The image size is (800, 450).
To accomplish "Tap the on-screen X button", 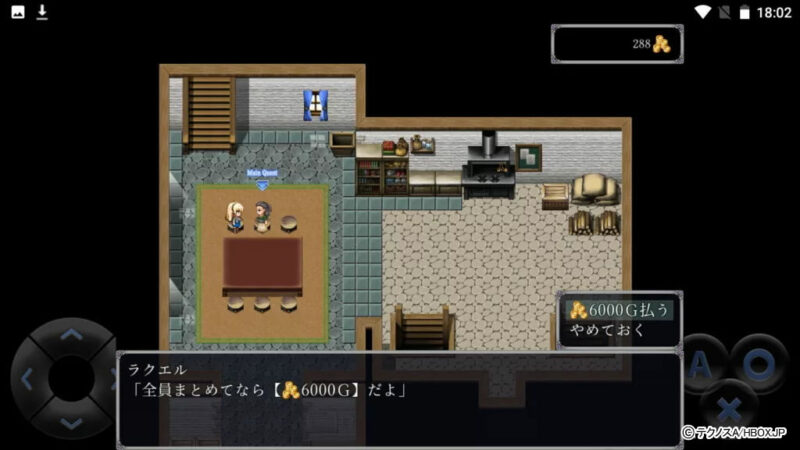I will tap(730, 407).
